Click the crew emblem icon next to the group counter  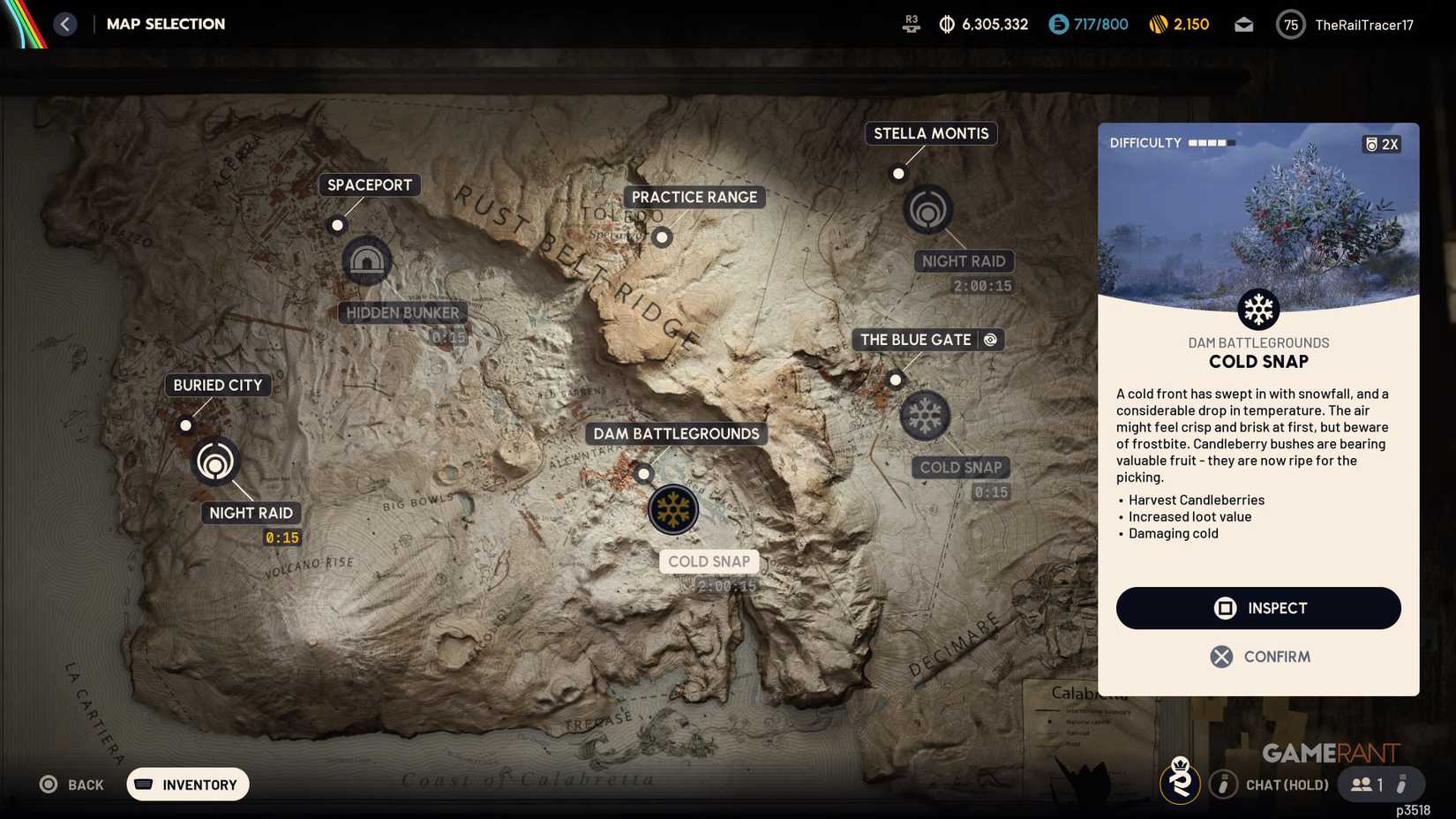click(1181, 784)
